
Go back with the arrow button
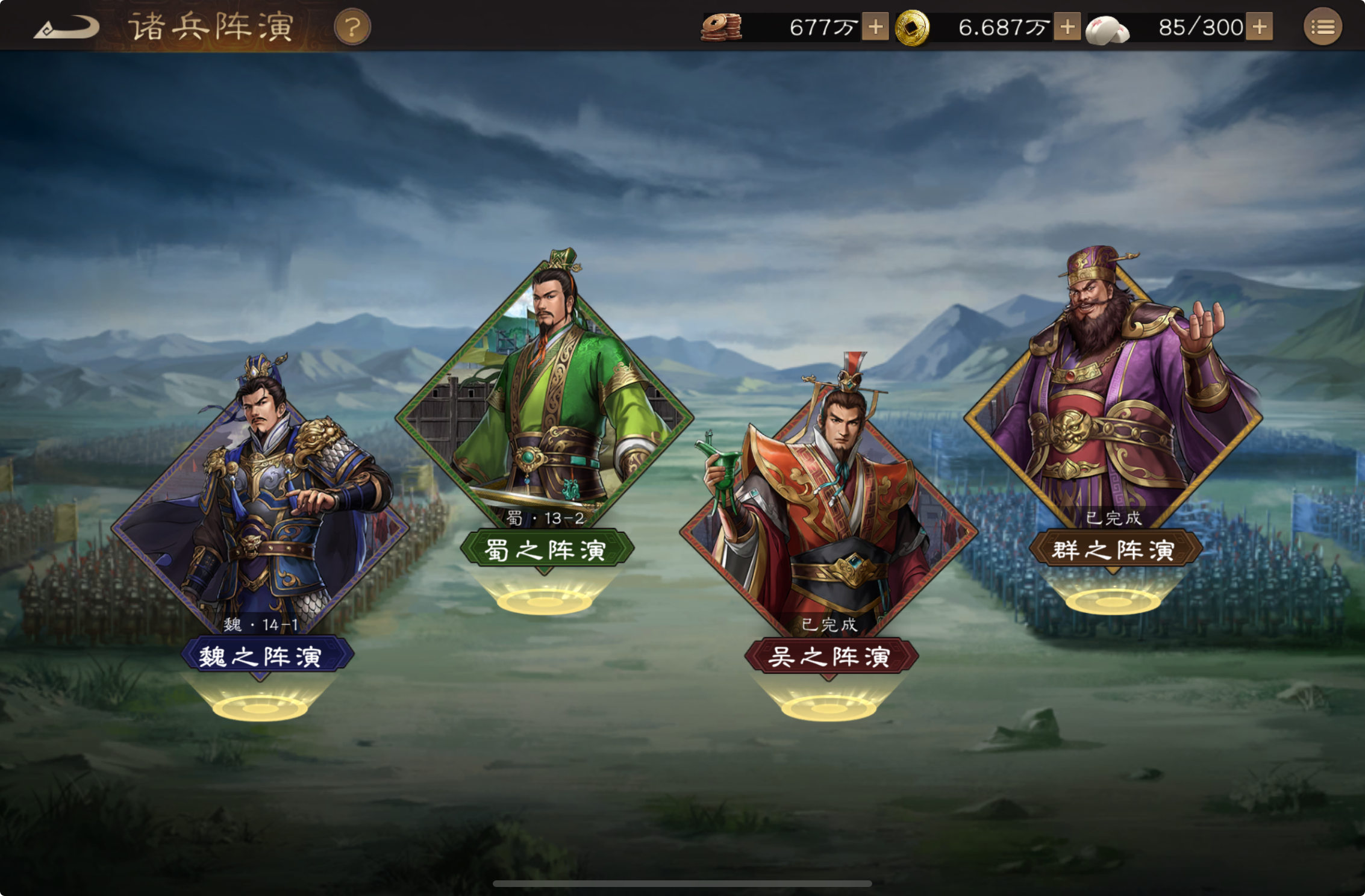point(66,28)
